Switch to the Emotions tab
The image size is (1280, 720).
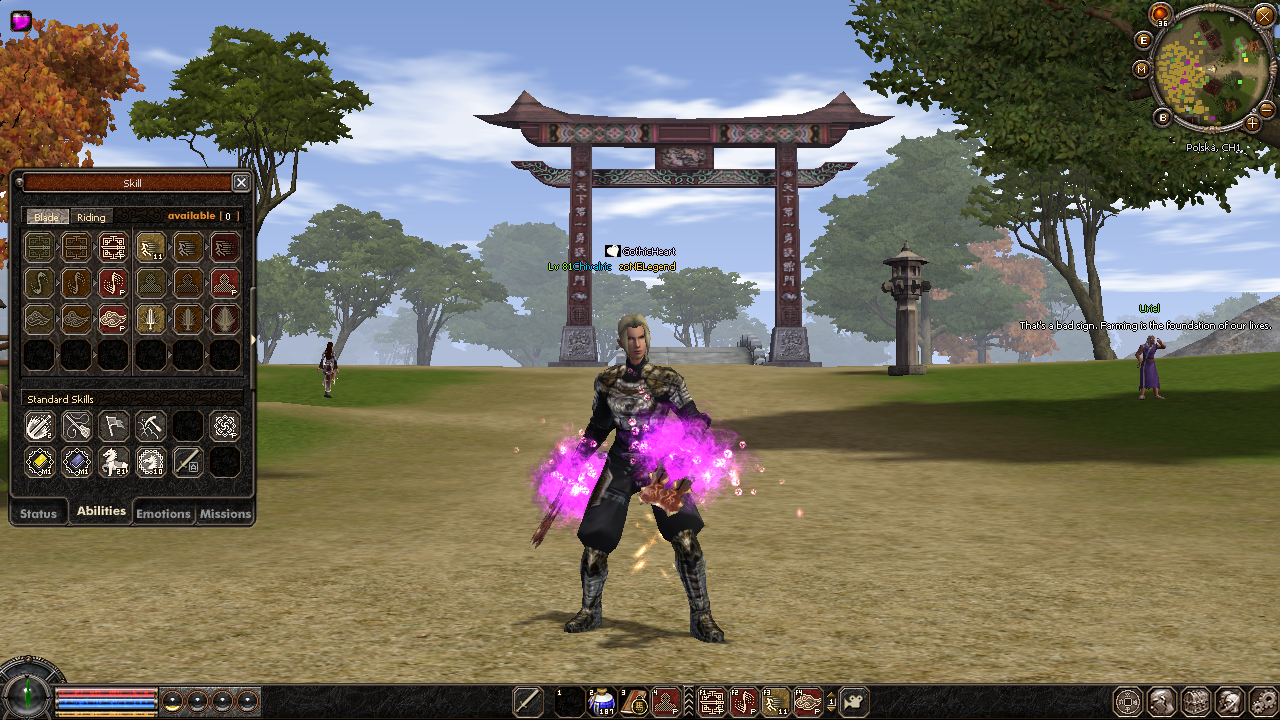(163, 513)
